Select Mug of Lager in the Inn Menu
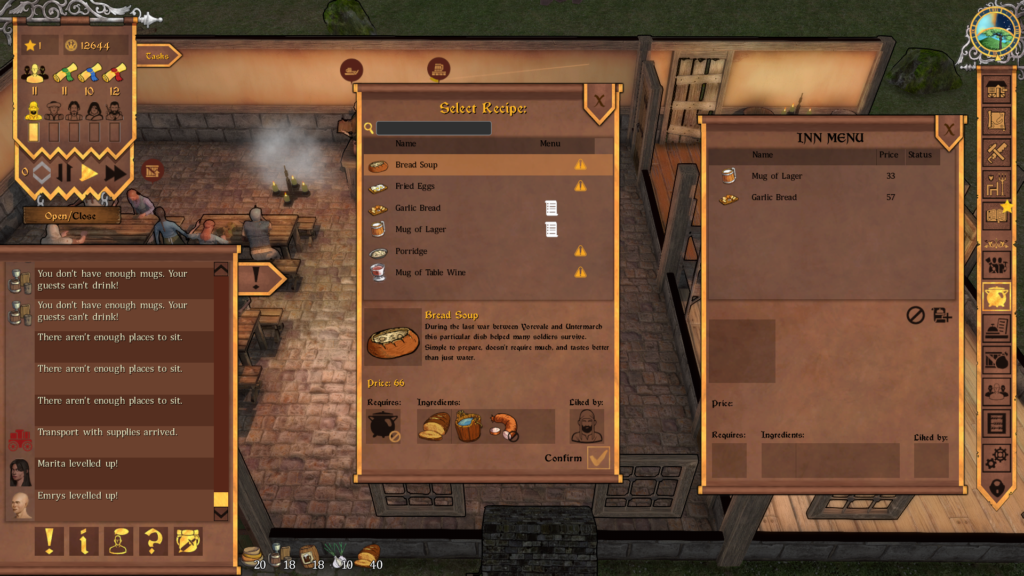 [x=800, y=176]
